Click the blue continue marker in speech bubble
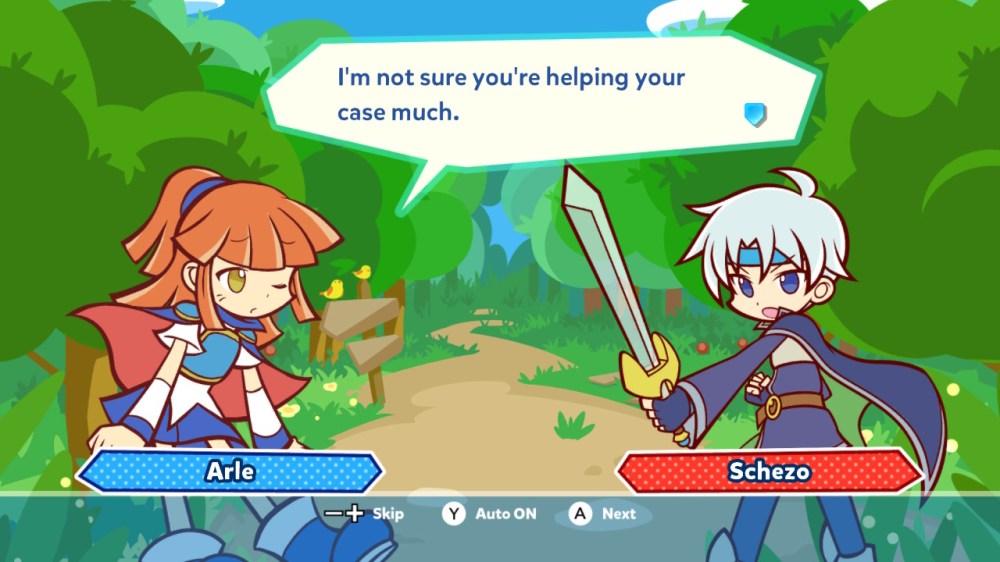Viewport: 1000px width, 562px height. 755,114
